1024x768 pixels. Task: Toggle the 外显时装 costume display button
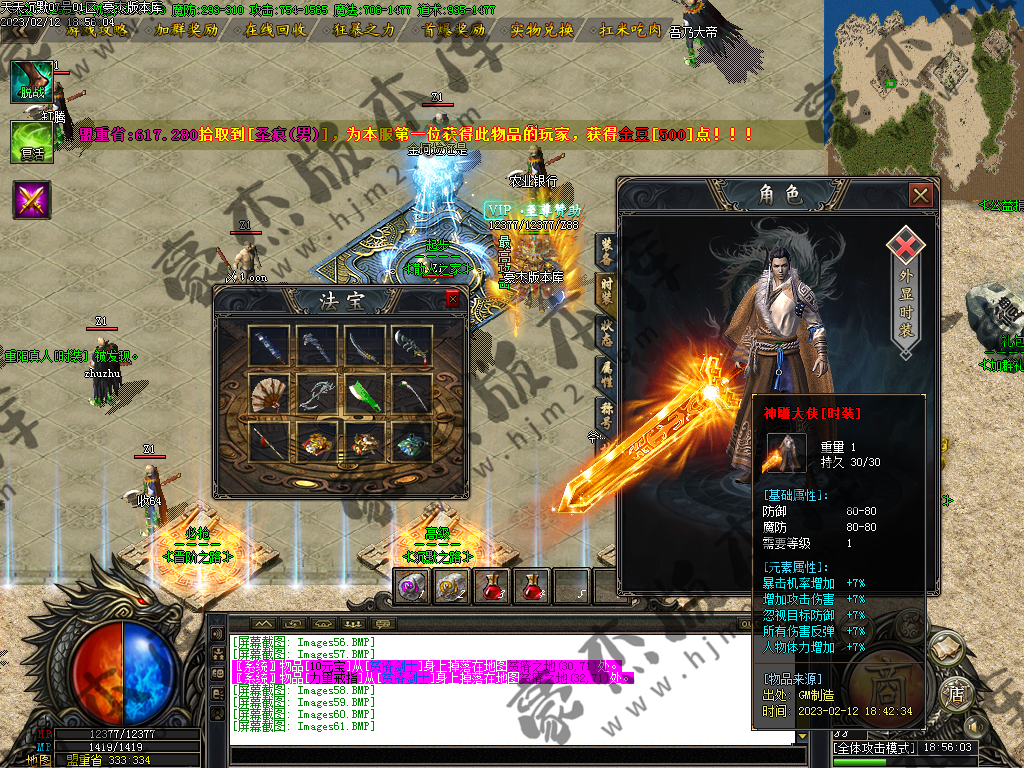click(x=905, y=295)
